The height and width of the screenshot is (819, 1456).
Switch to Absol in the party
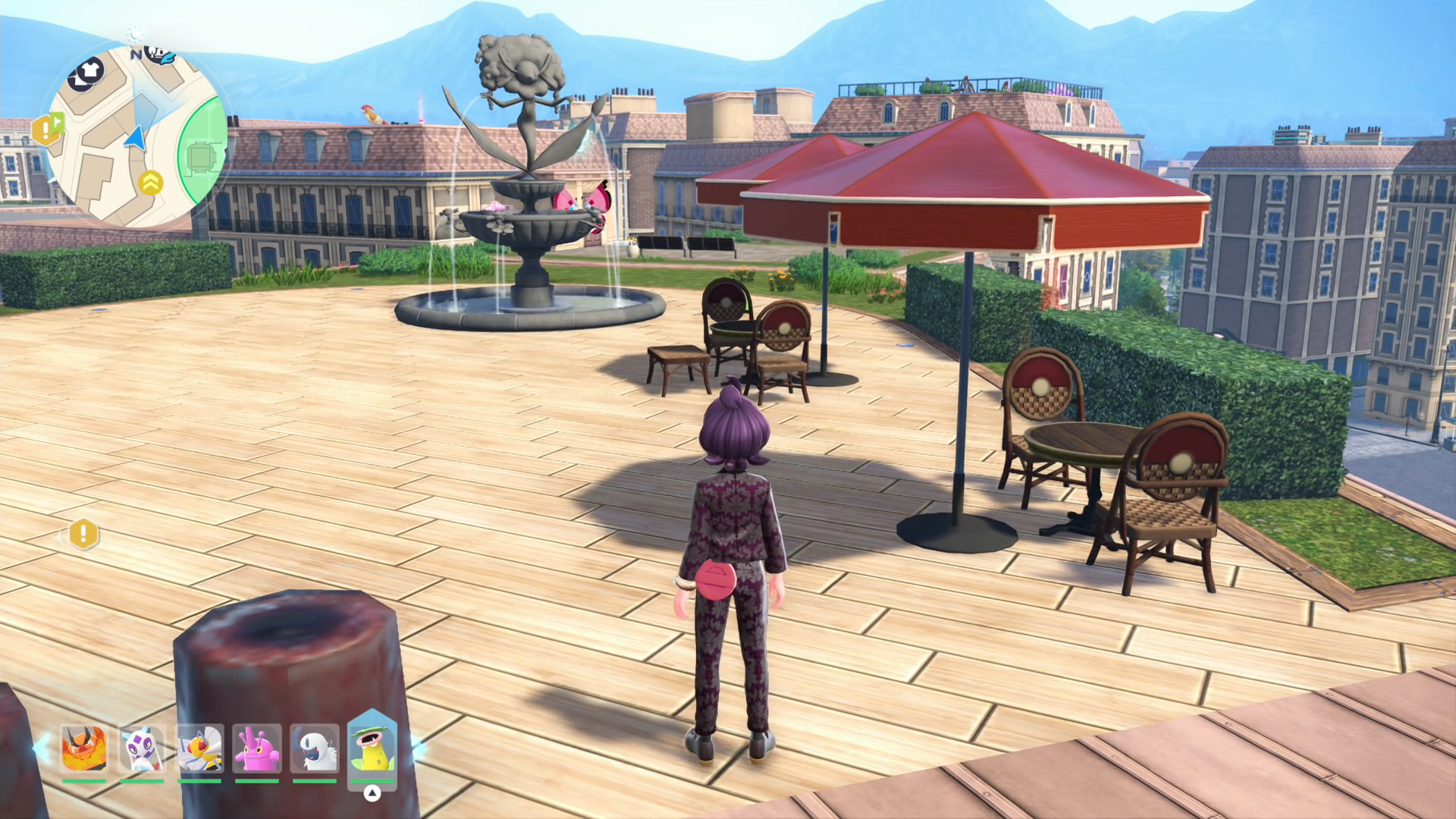pyautogui.click(x=315, y=748)
